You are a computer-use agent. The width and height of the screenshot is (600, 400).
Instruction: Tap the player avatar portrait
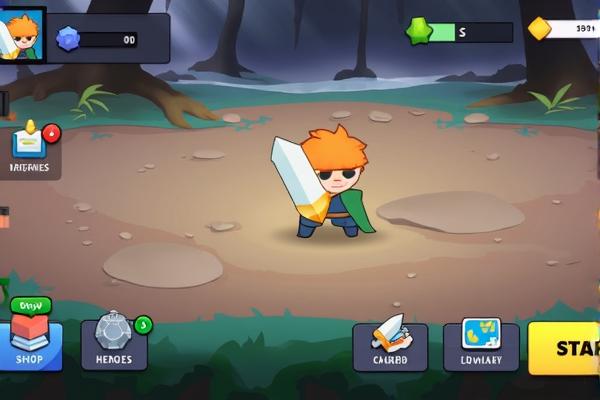[22, 36]
